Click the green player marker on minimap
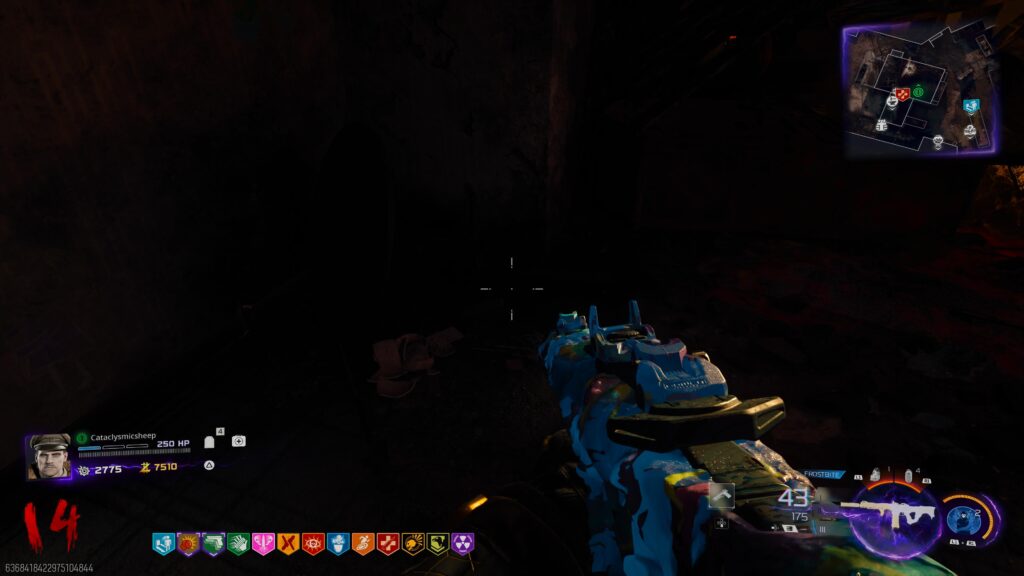 [x=918, y=91]
